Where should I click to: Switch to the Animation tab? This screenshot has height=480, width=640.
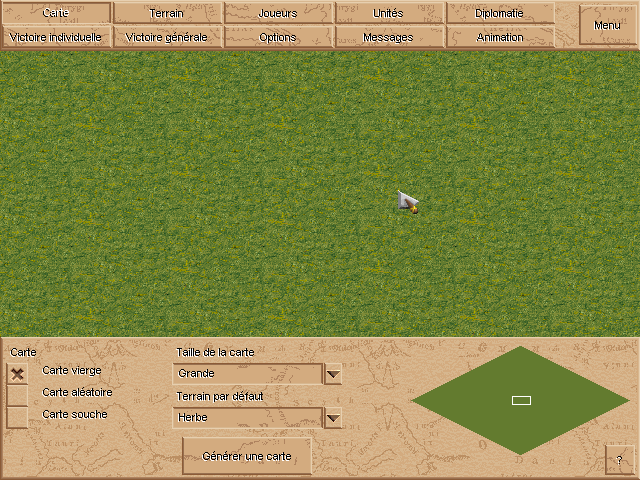[x=500, y=37]
